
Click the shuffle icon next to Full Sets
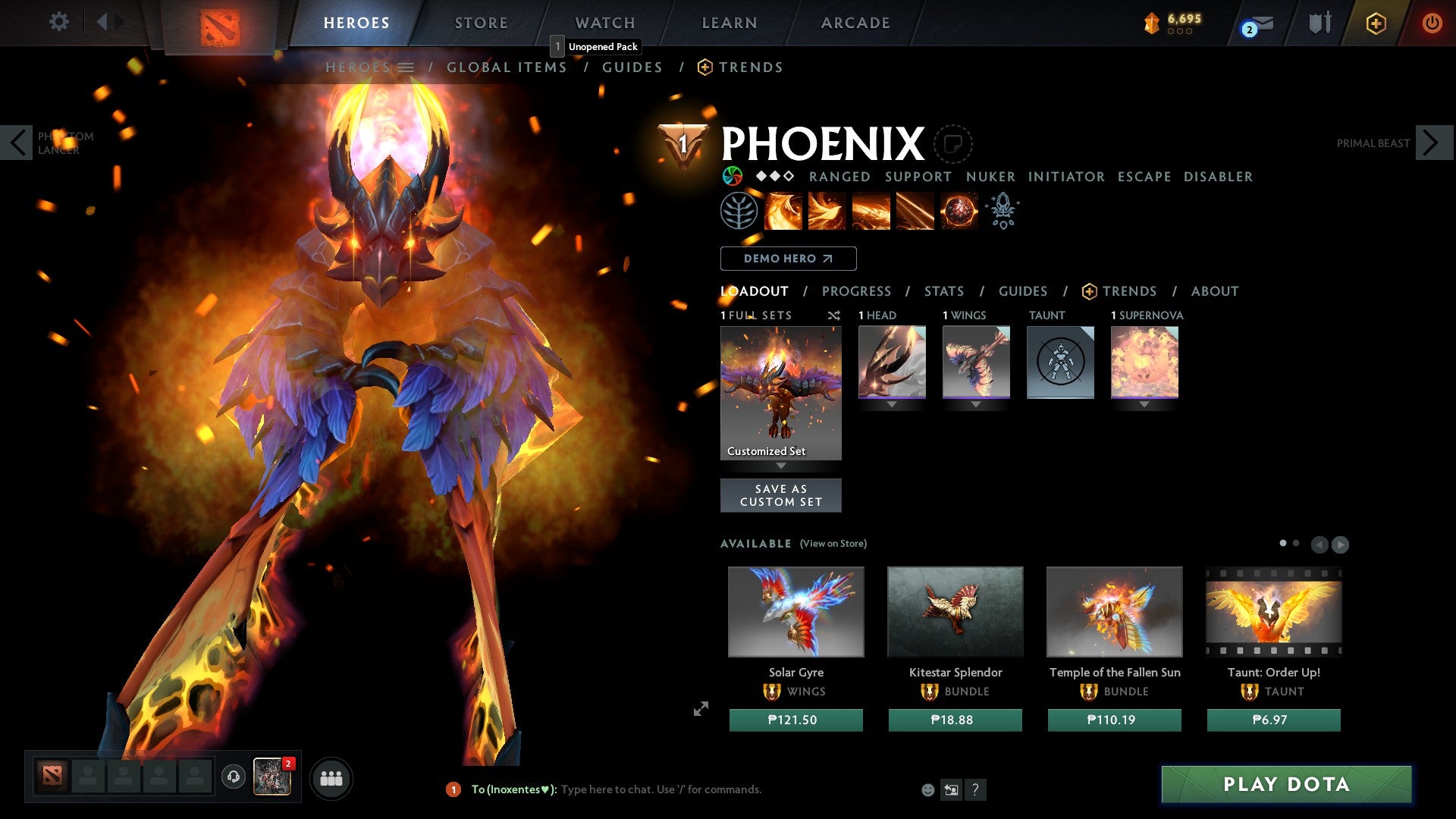click(834, 315)
